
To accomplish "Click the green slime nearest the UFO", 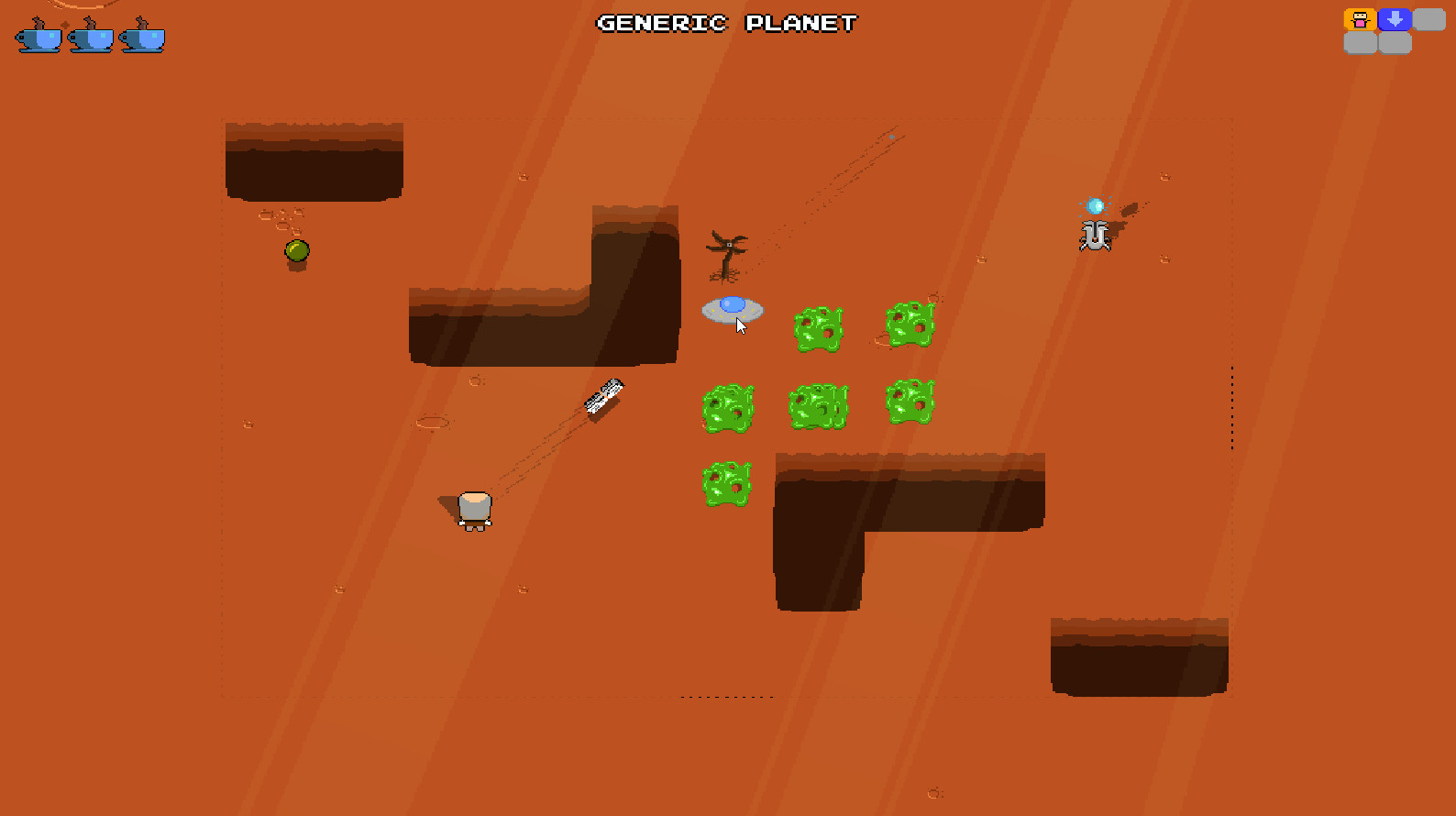I will pyautogui.click(x=818, y=330).
